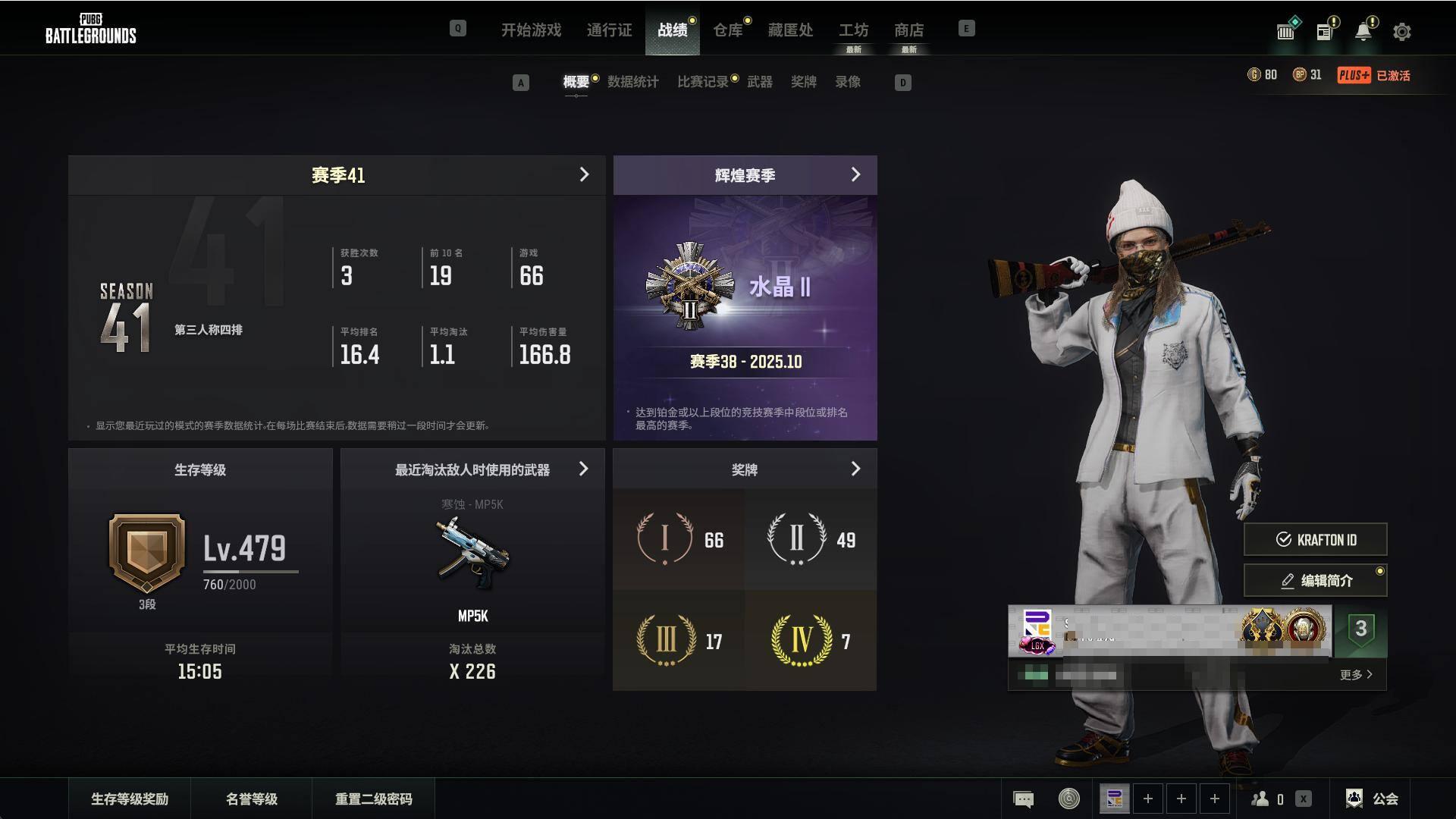Show the 比赛记录 match history
Screen dimensions: 1456x819
(702, 82)
